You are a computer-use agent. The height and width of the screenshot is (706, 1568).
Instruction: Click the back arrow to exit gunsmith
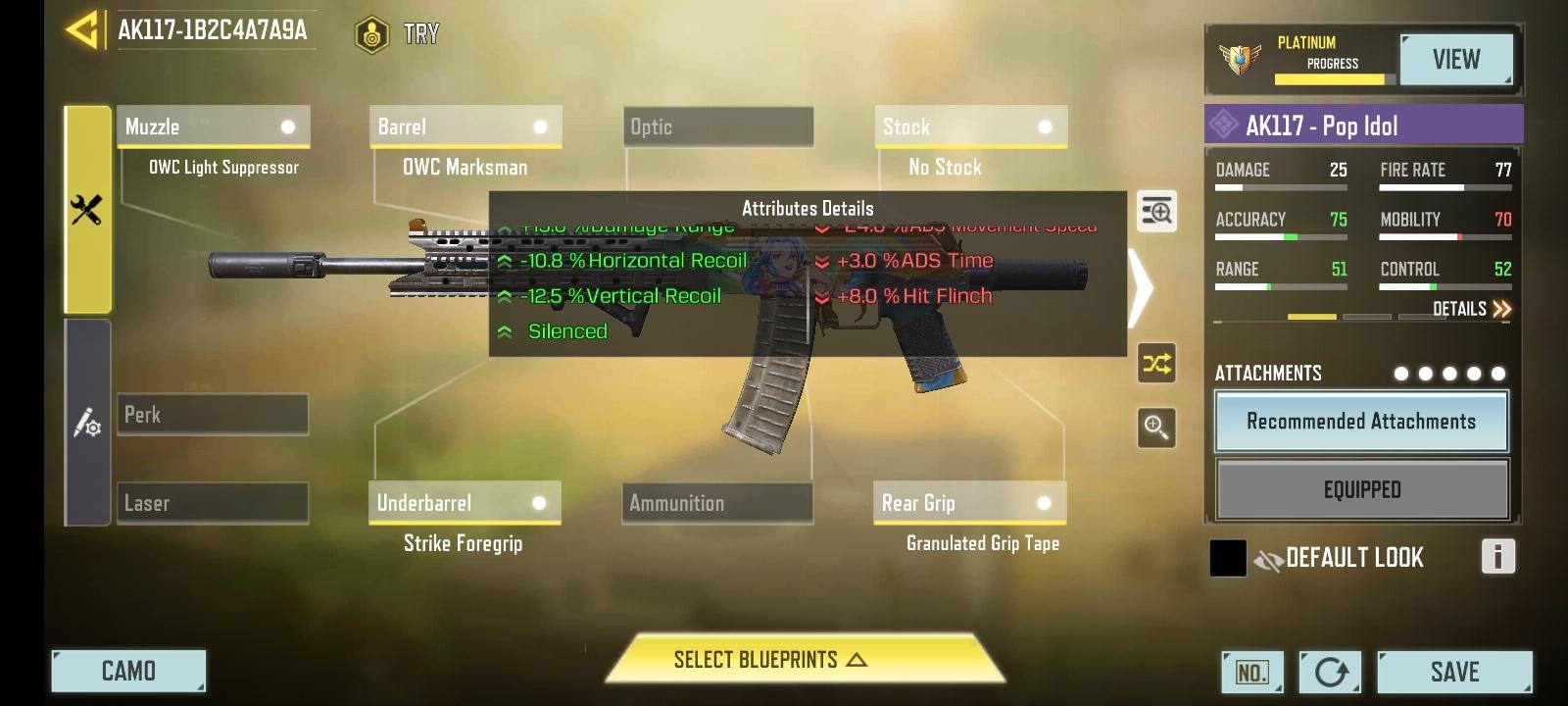pos(81,31)
